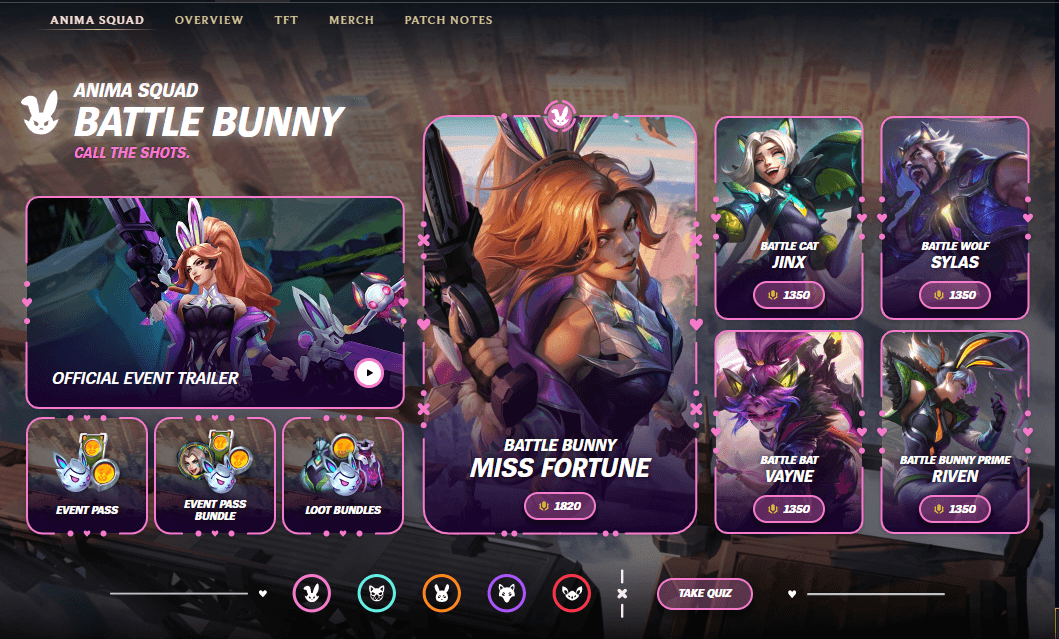Open the TFT tab
1059x639 pixels.
[x=286, y=20]
